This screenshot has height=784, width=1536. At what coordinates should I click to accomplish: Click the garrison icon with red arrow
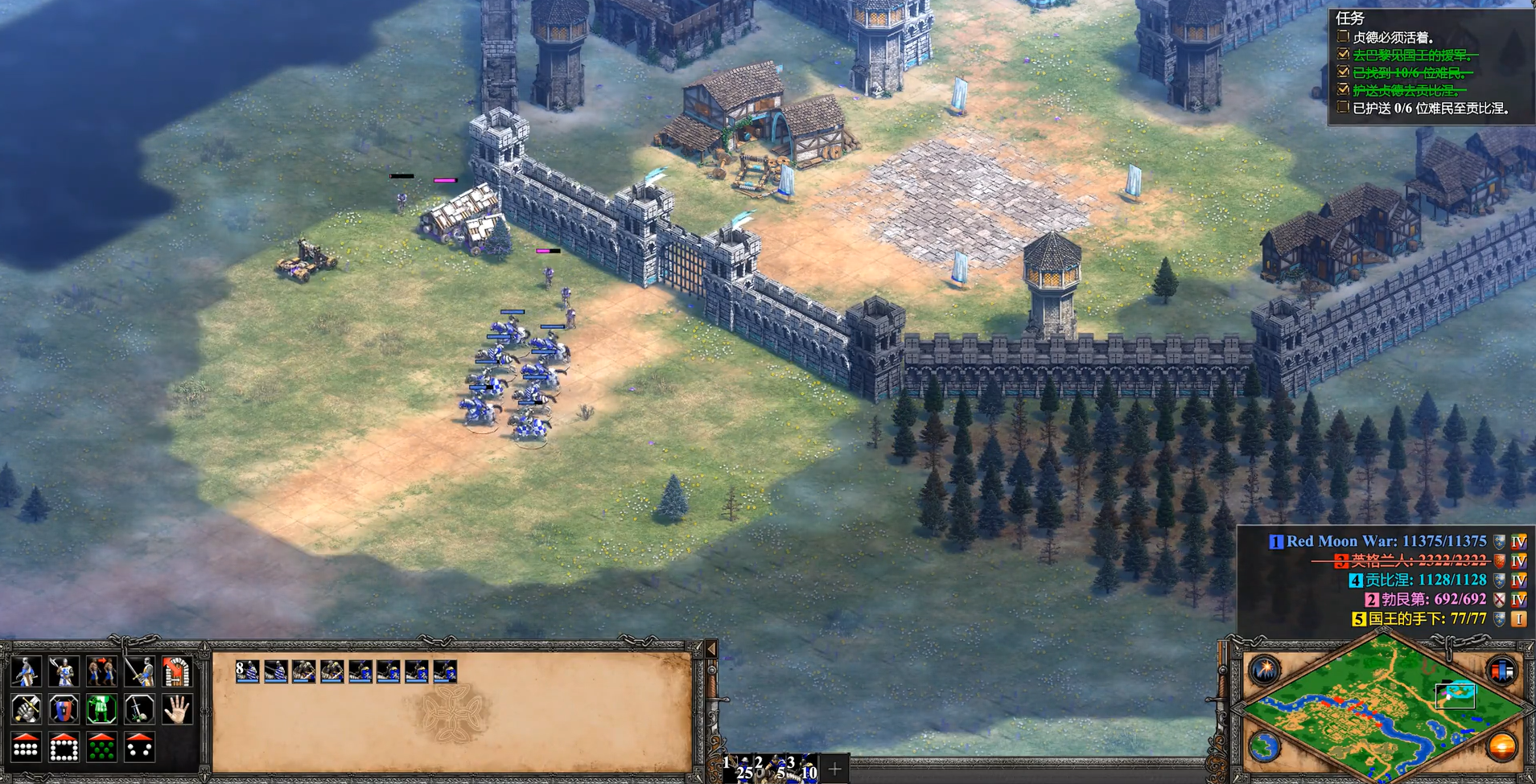[x=177, y=671]
